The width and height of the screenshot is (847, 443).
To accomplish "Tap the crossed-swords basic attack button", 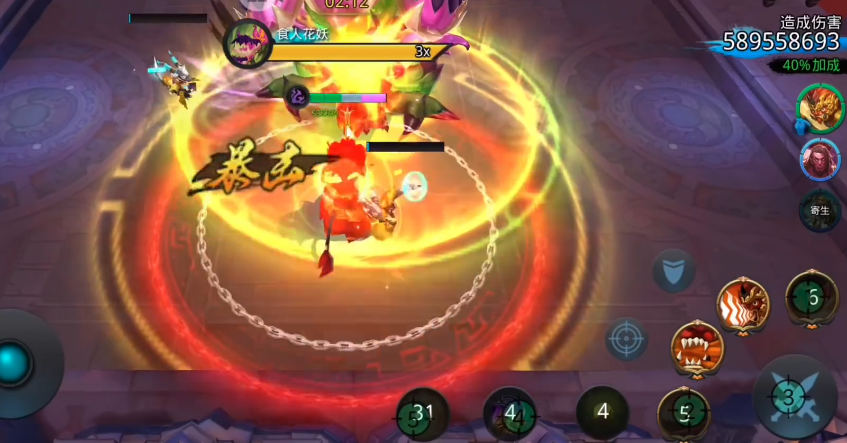I will pos(795,397).
